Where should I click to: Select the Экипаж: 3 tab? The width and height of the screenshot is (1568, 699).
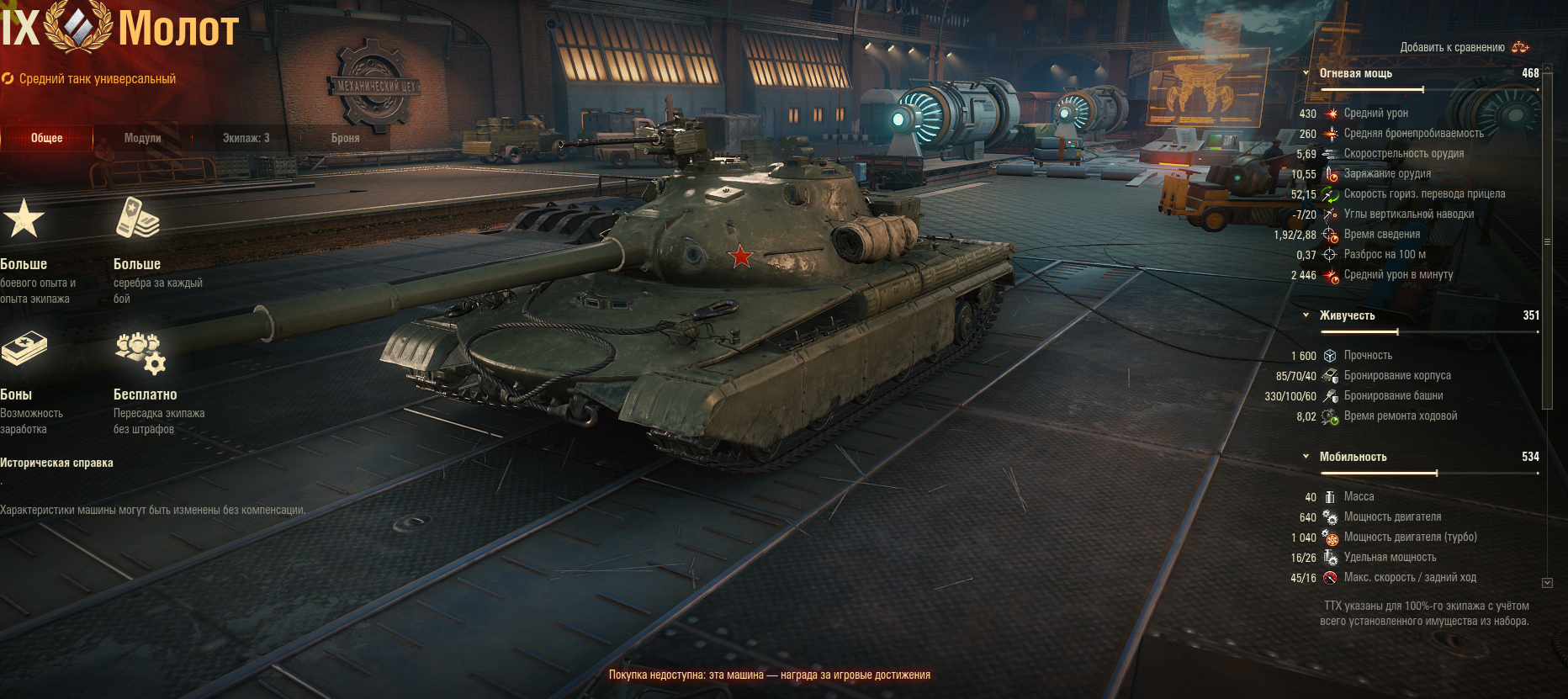pyautogui.click(x=246, y=138)
